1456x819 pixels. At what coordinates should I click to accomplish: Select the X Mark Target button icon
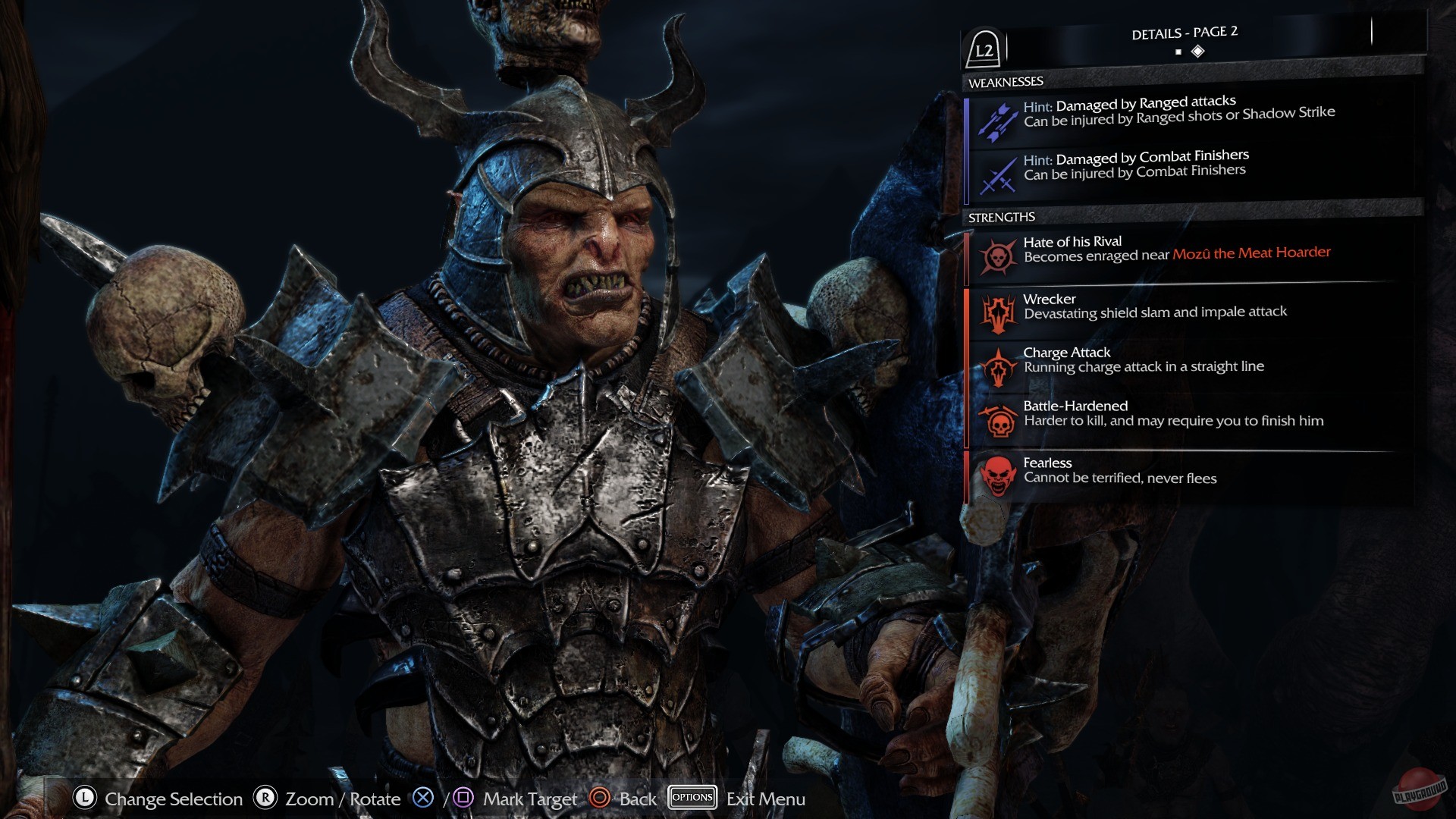tap(422, 798)
